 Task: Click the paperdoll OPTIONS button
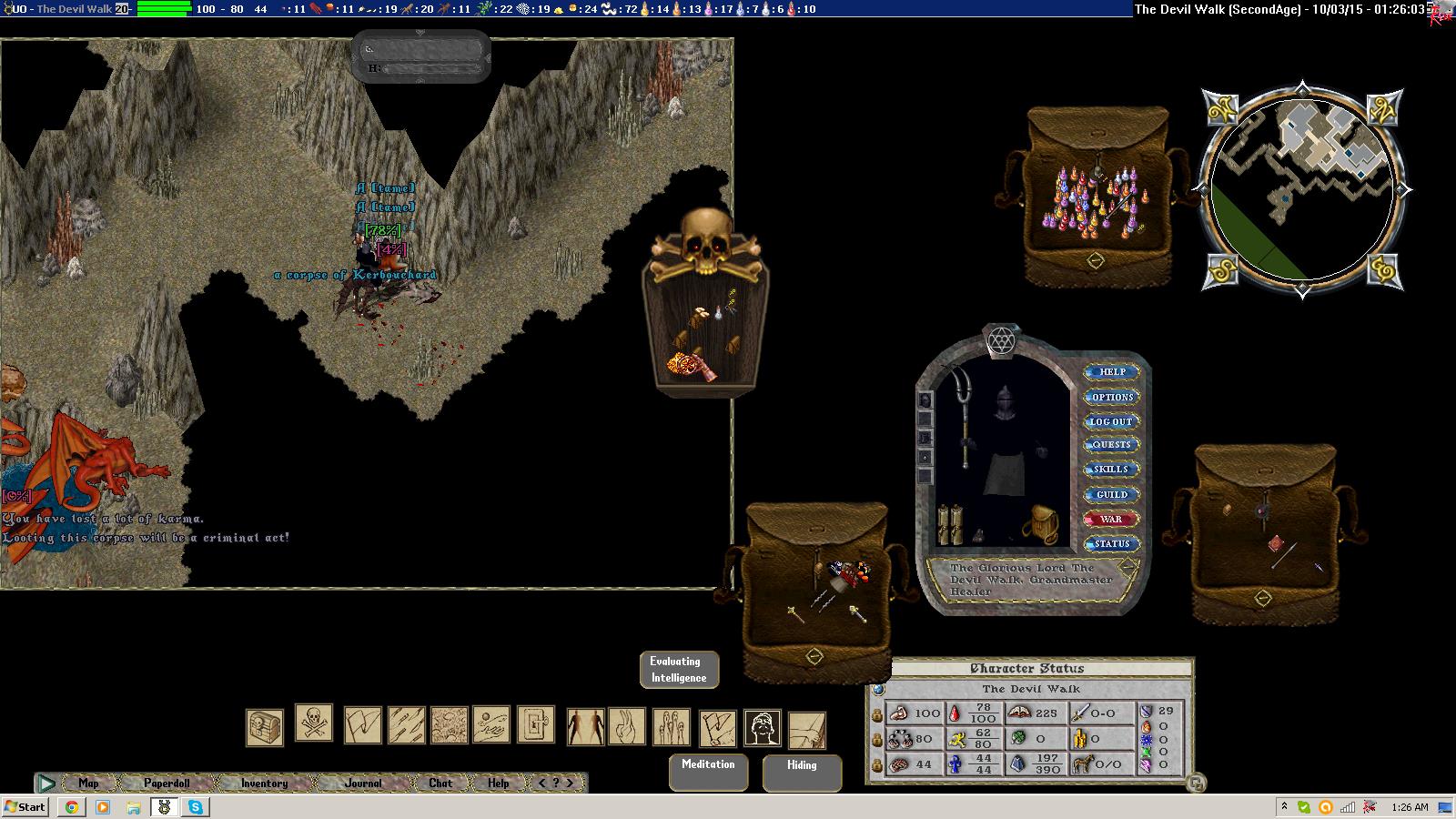[x=1112, y=398]
